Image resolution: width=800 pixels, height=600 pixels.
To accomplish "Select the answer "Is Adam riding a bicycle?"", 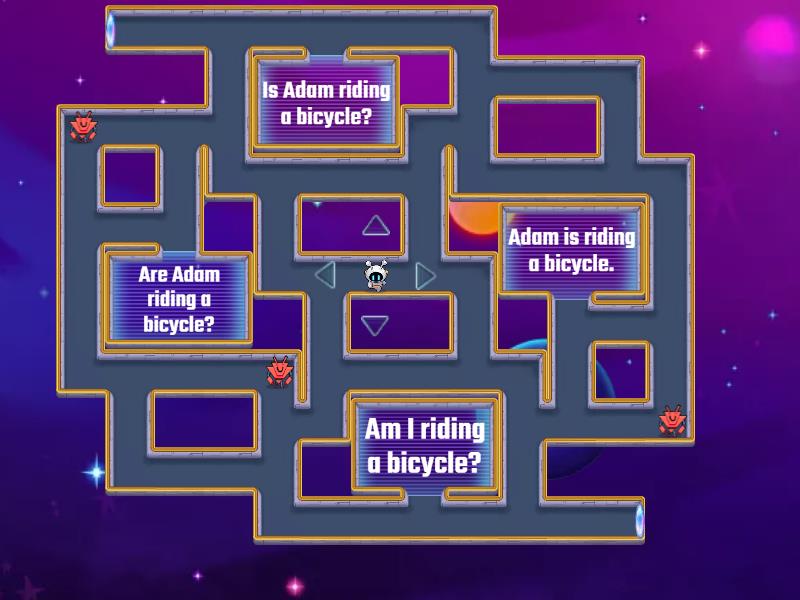I will pos(326,103).
